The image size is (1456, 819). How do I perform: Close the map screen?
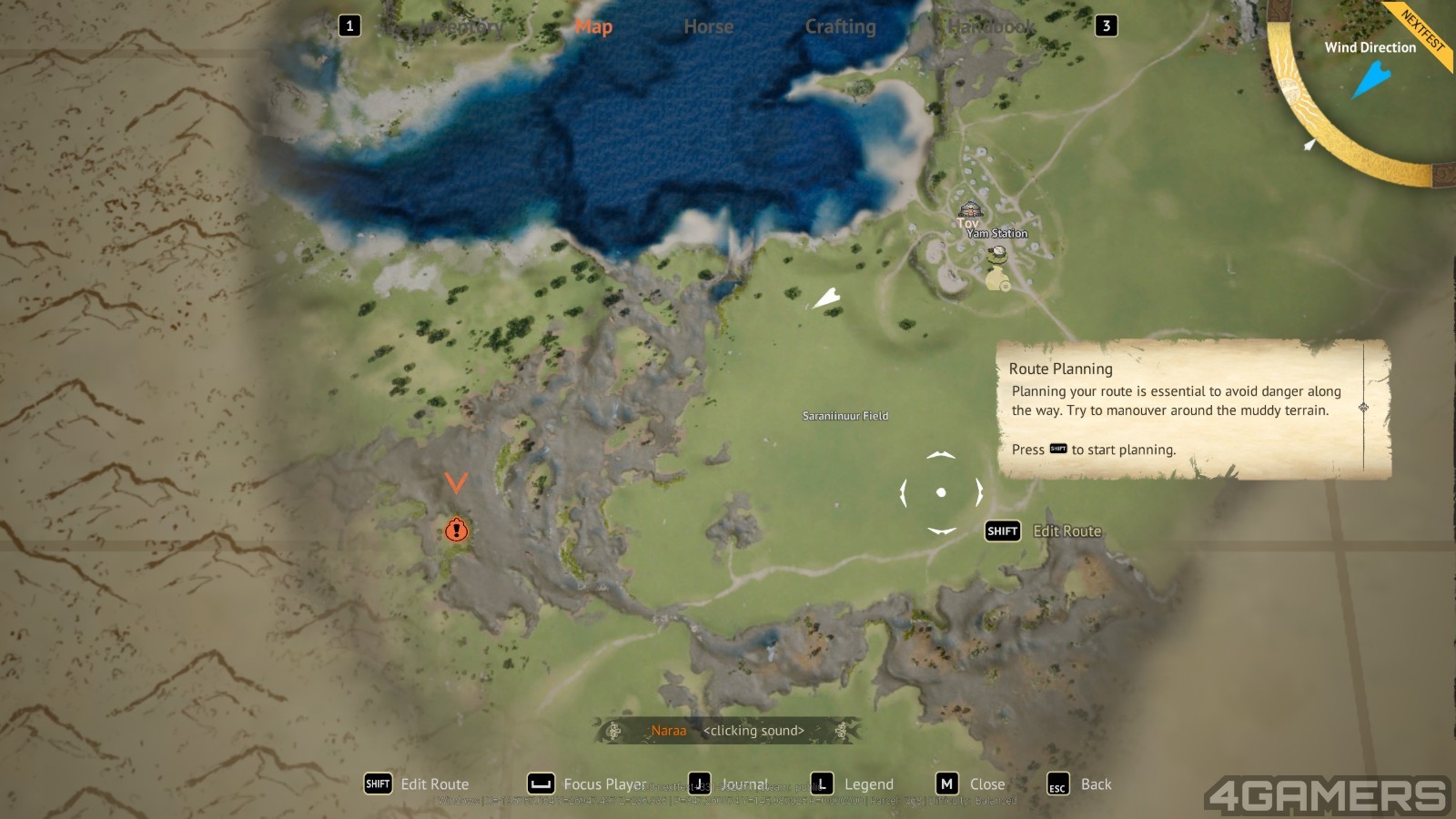point(972,784)
